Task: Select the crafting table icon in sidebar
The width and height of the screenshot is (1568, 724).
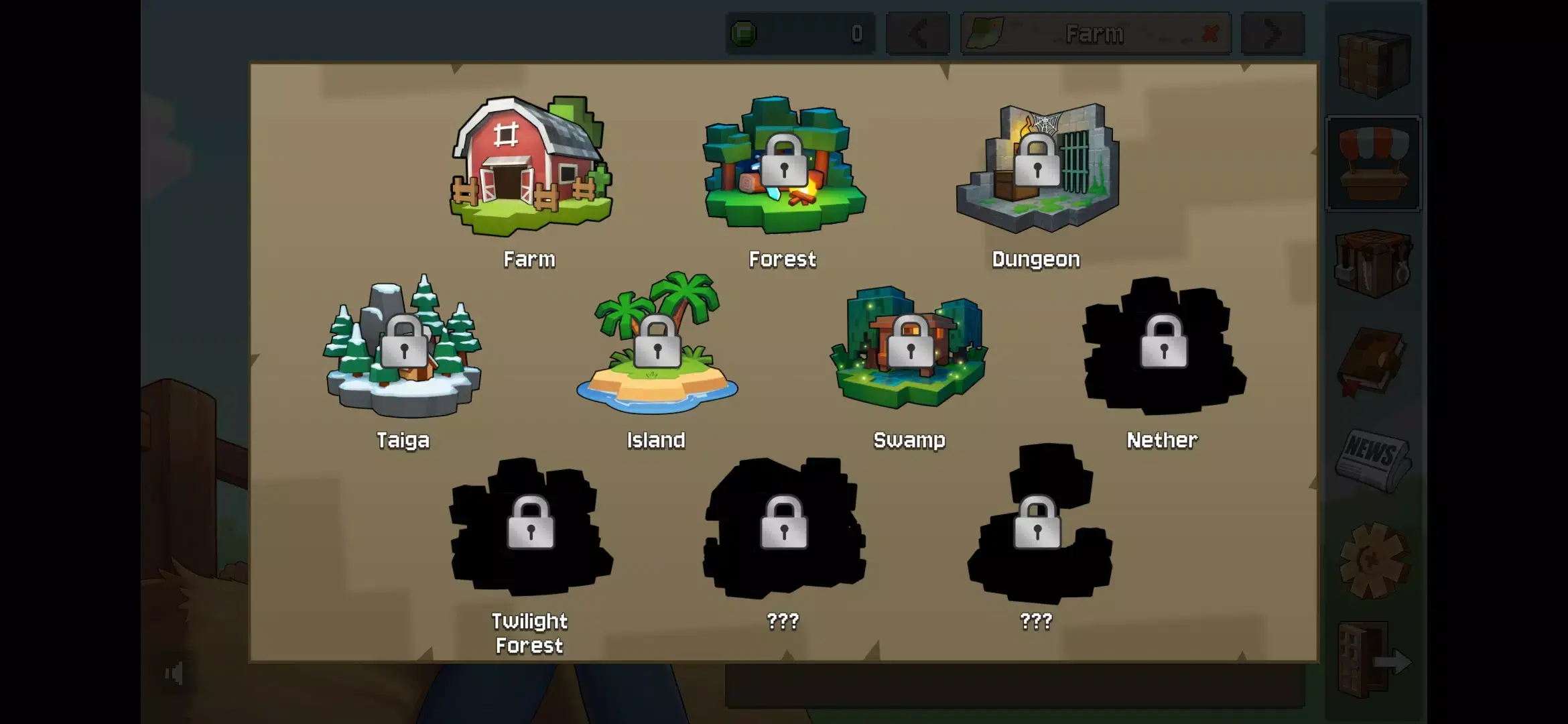Action: (1374, 265)
